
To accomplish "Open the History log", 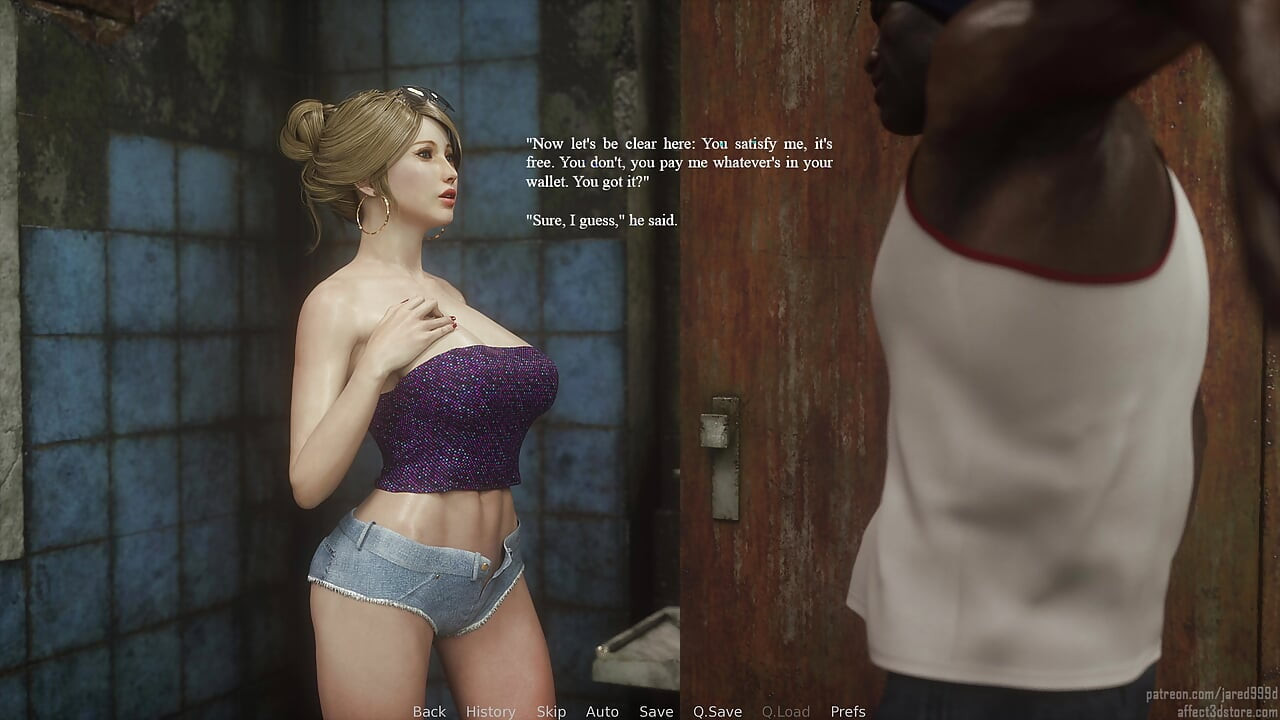I will (x=490, y=711).
